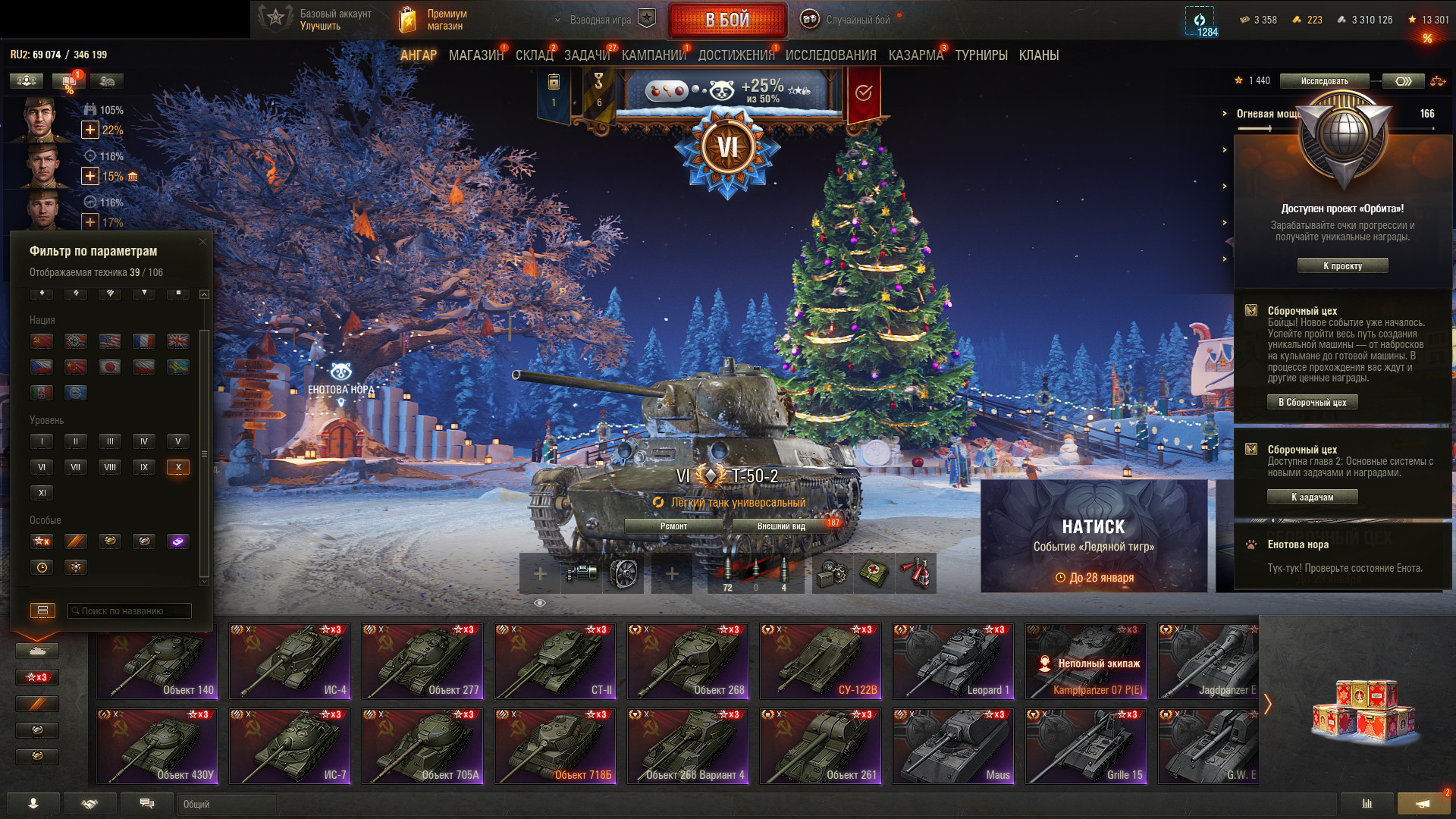Open the К проекту Orbita button
This screenshot has height=819, width=1456.
pos(1342,266)
